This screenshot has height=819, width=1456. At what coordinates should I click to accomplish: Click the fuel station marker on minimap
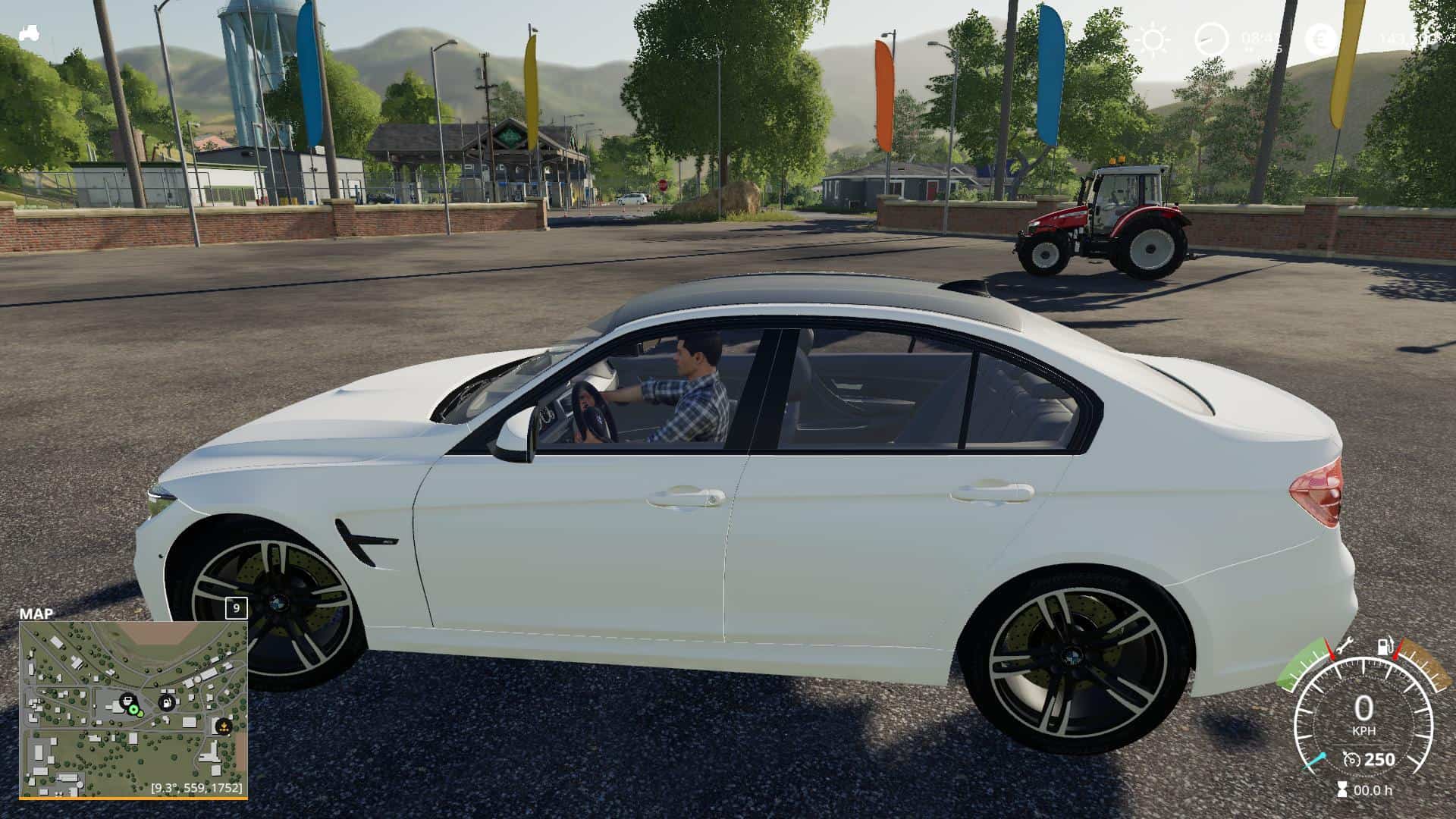pos(166,701)
